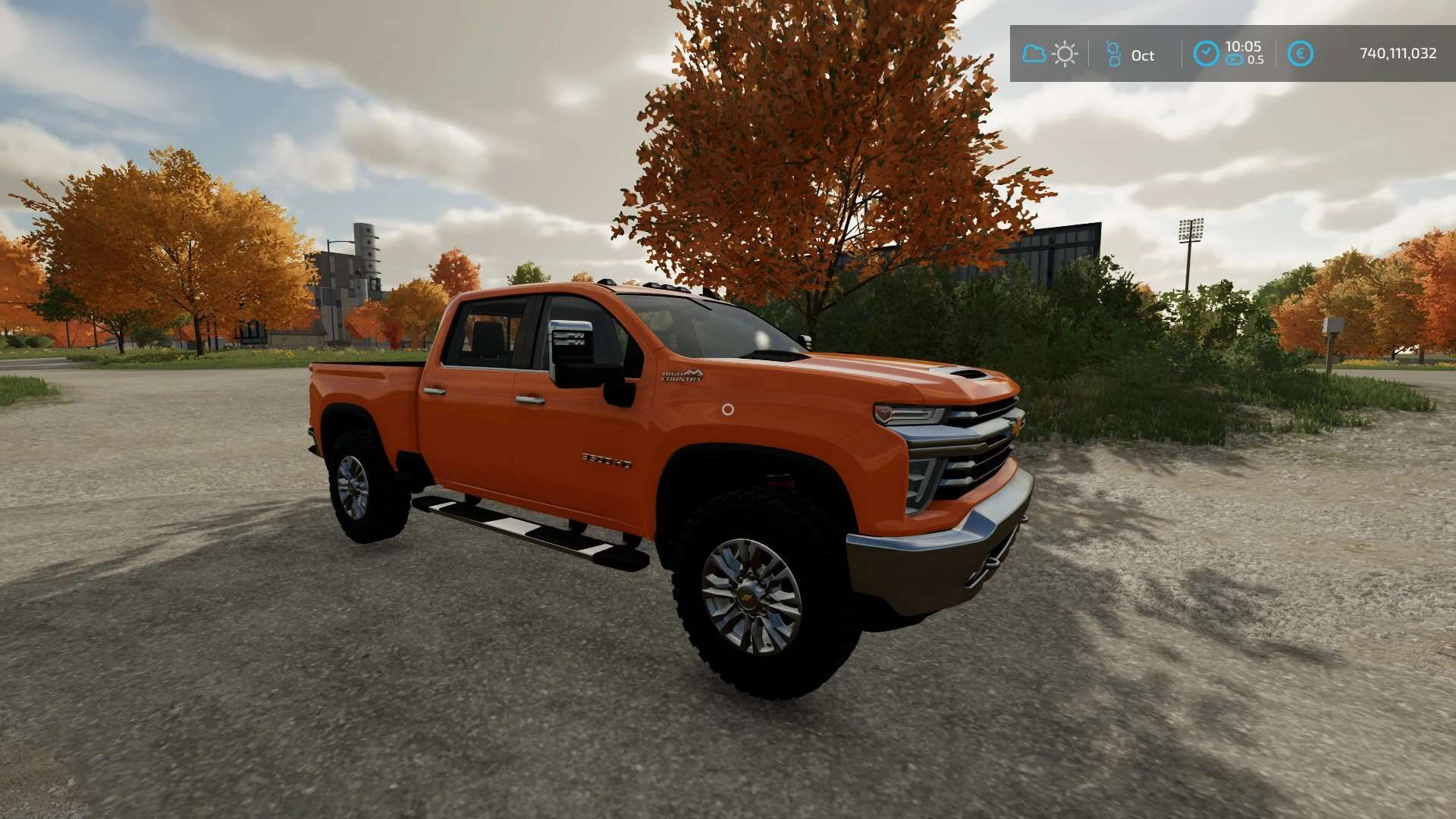Click the cloud and sun weather icon
The width and height of the screenshot is (1456, 819).
coord(1050,54)
